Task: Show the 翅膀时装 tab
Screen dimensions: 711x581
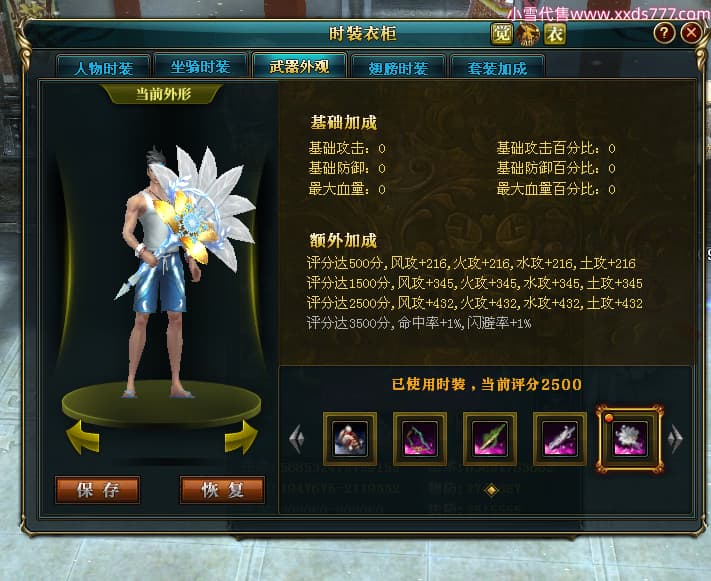Action: click(398, 68)
